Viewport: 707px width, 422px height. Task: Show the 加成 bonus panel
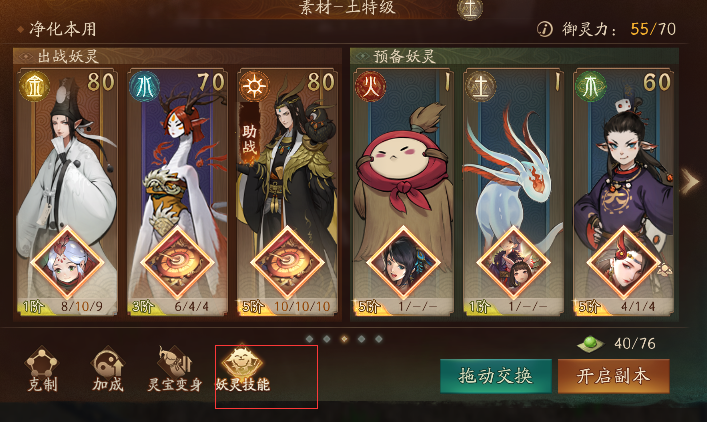108,370
